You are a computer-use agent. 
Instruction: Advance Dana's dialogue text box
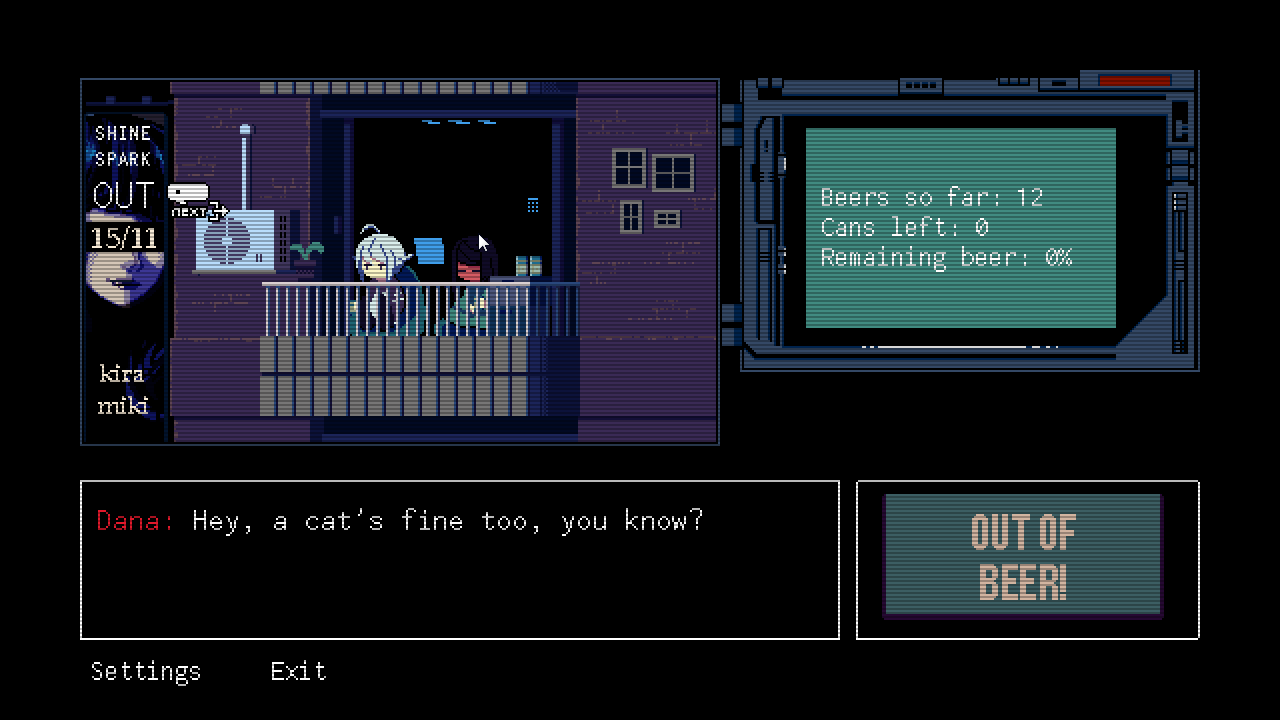459,559
